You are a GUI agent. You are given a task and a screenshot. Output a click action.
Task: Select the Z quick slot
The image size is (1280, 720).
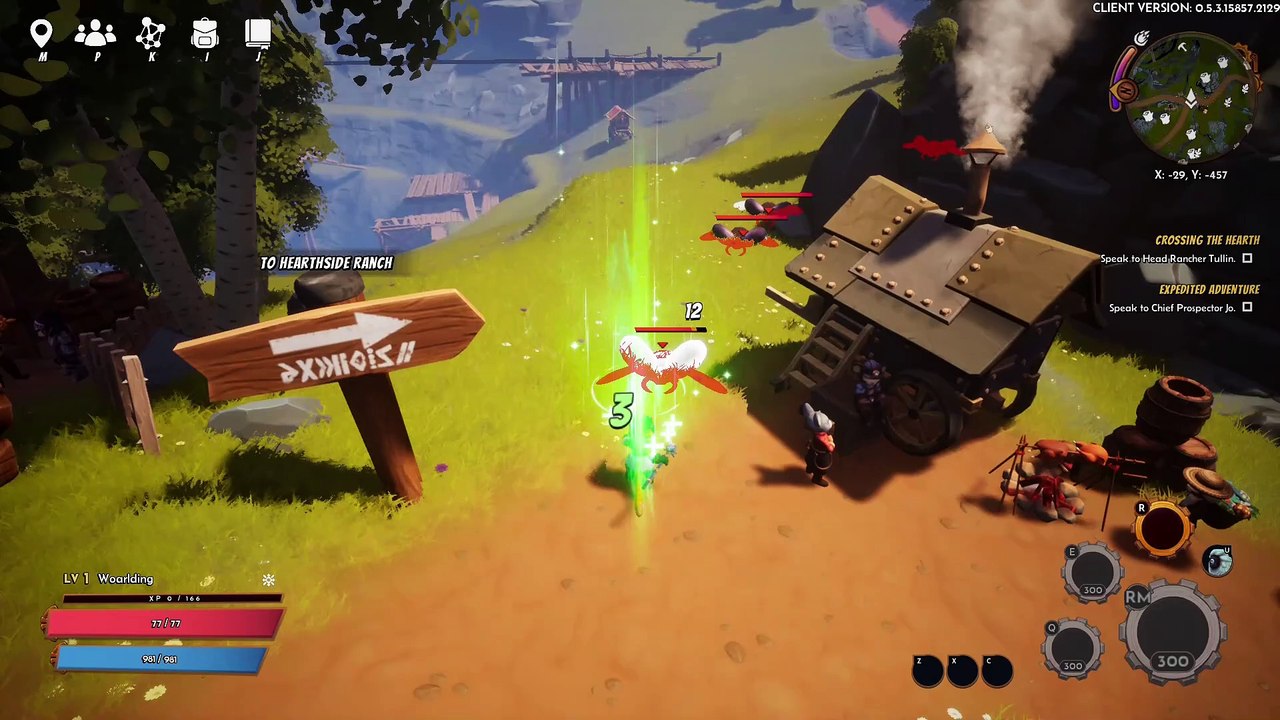coord(927,672)
